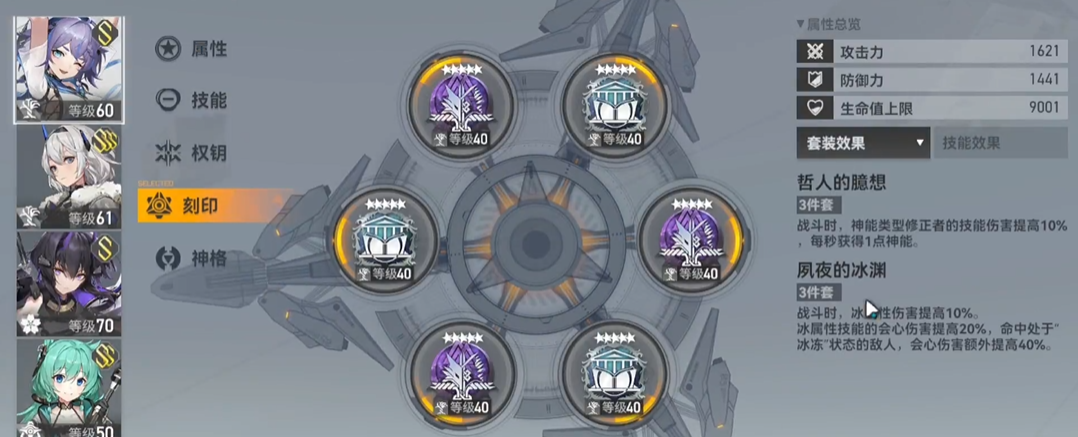
Task: Pick the green-haired character portrait
Action: pos(67,388)
